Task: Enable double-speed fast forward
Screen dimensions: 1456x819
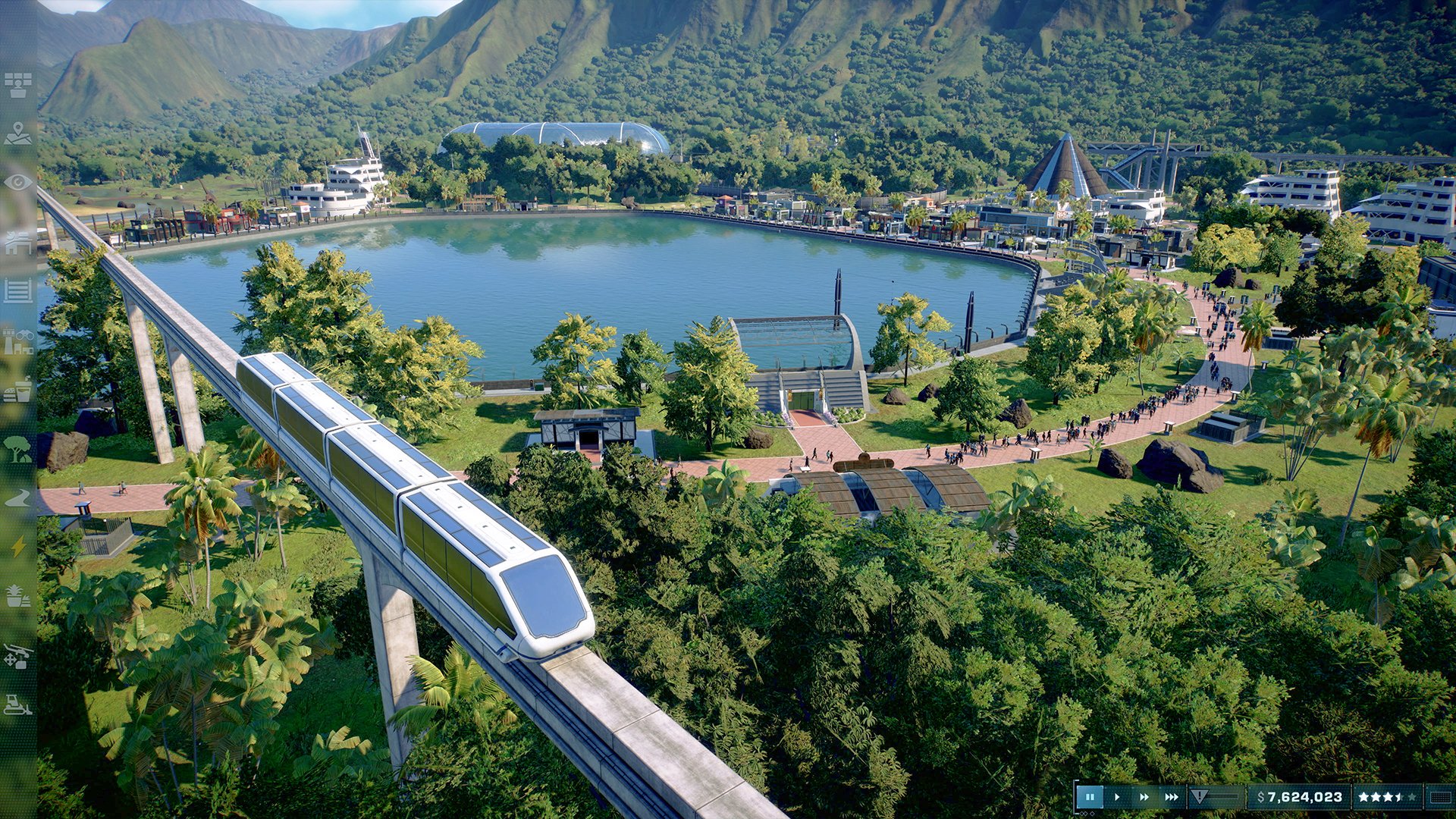Action: coord(1144,796)
